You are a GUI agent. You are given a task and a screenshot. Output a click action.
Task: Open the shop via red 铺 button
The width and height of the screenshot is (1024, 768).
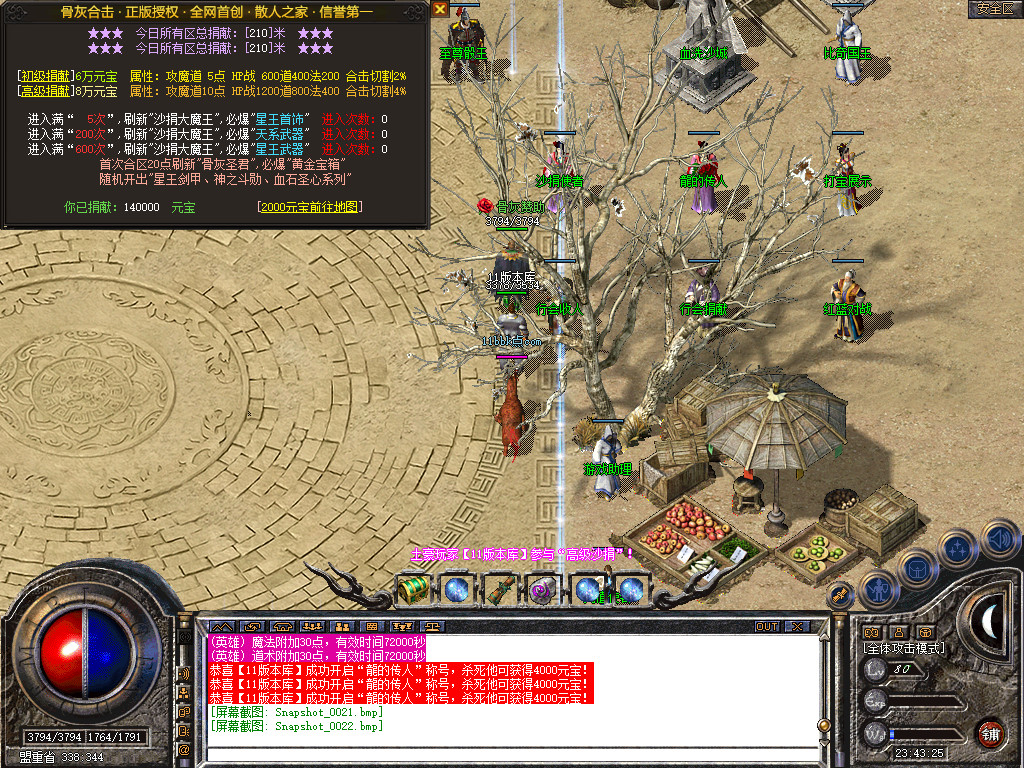click(990, 733)
